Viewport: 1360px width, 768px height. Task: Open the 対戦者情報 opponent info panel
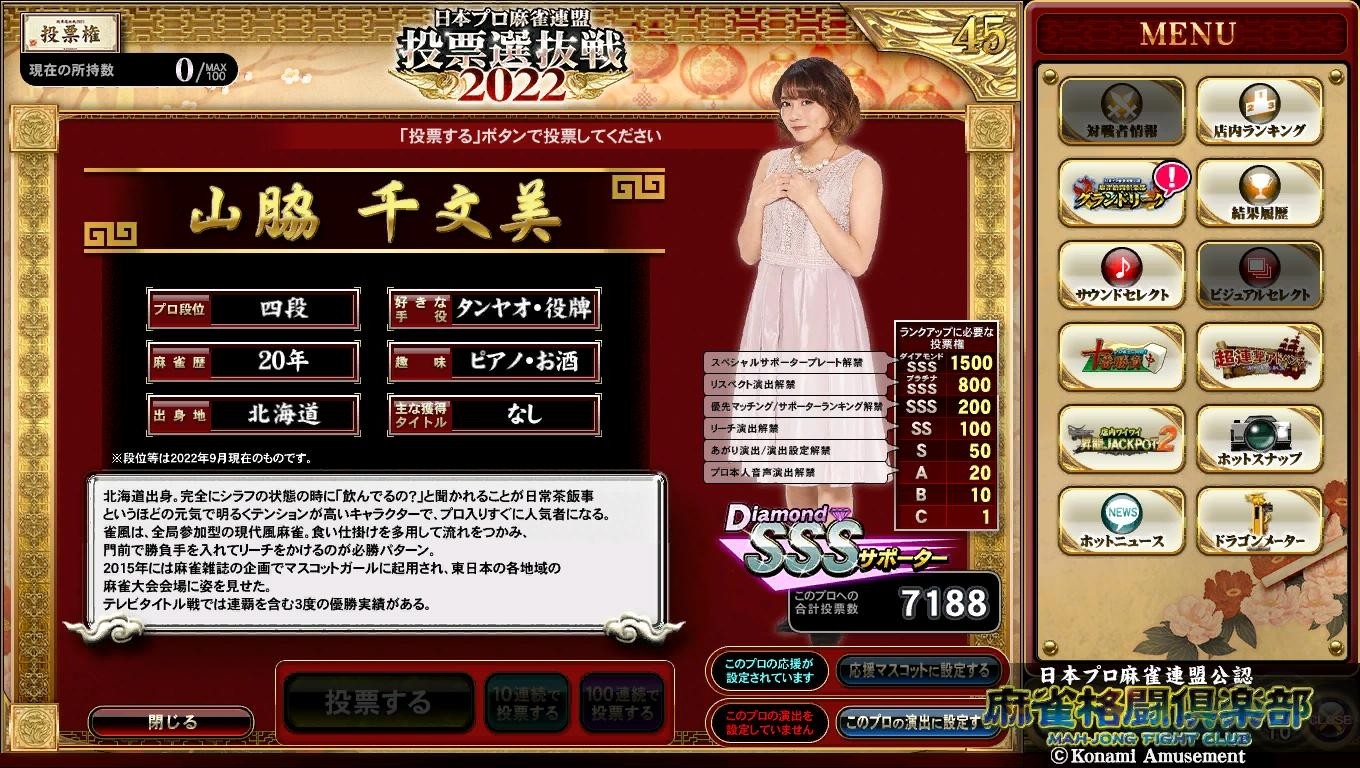[1122, 112]
